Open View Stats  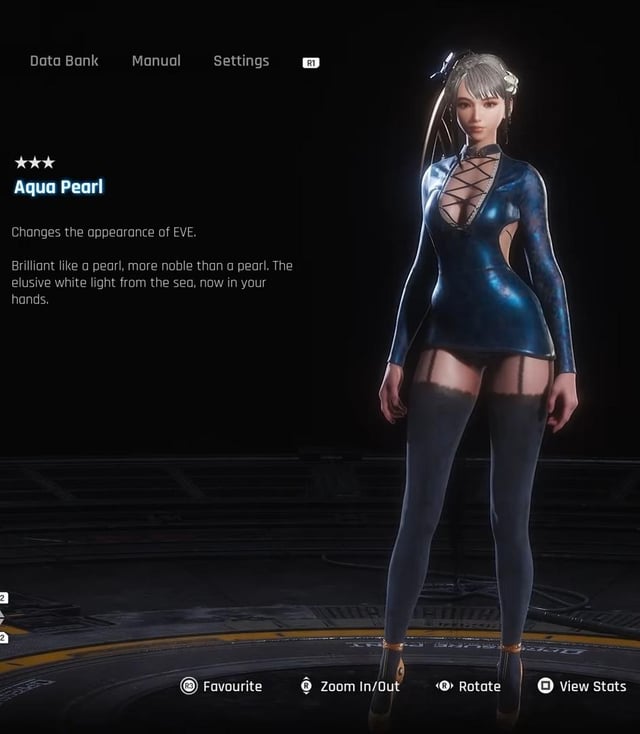pos(582,686)
